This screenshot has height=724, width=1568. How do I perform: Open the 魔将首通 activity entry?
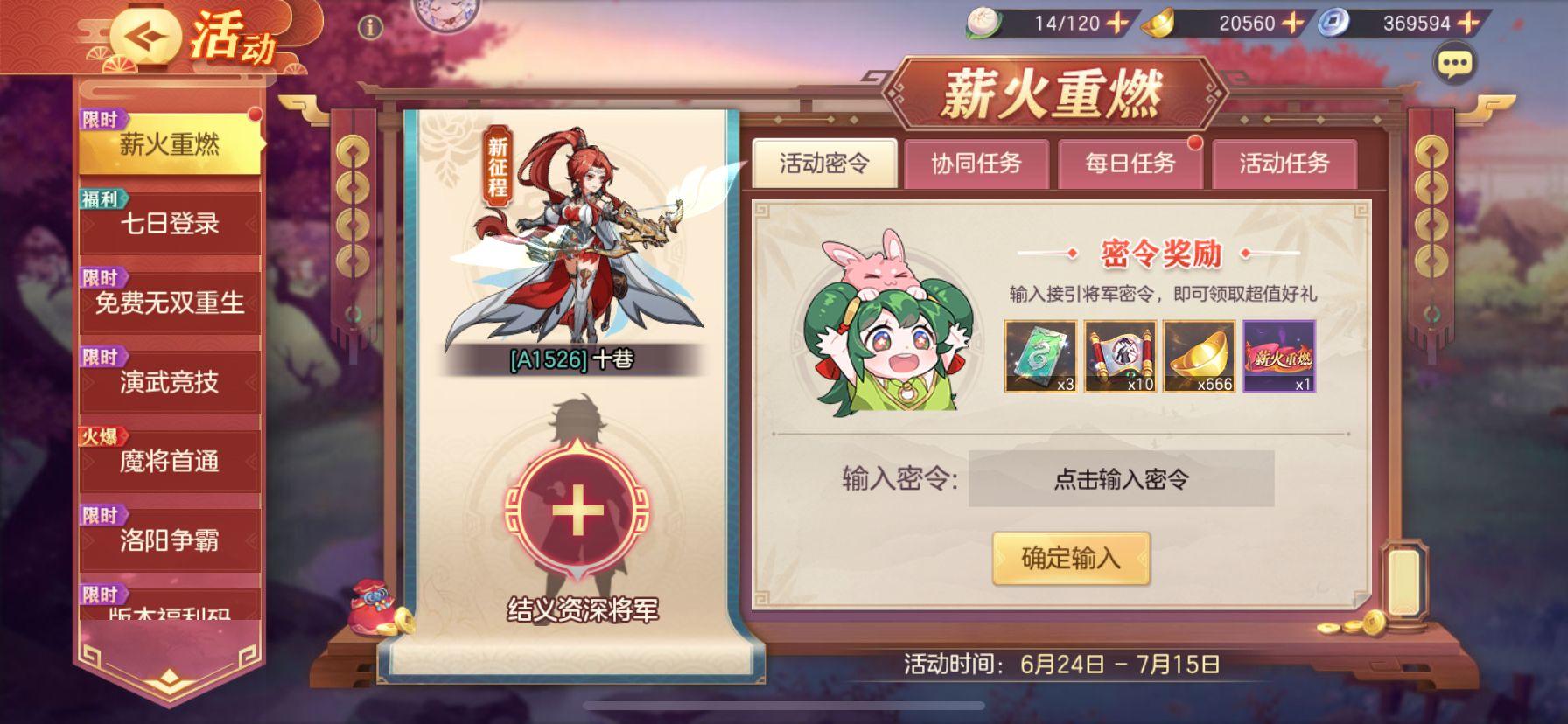(x=169, y=462)
